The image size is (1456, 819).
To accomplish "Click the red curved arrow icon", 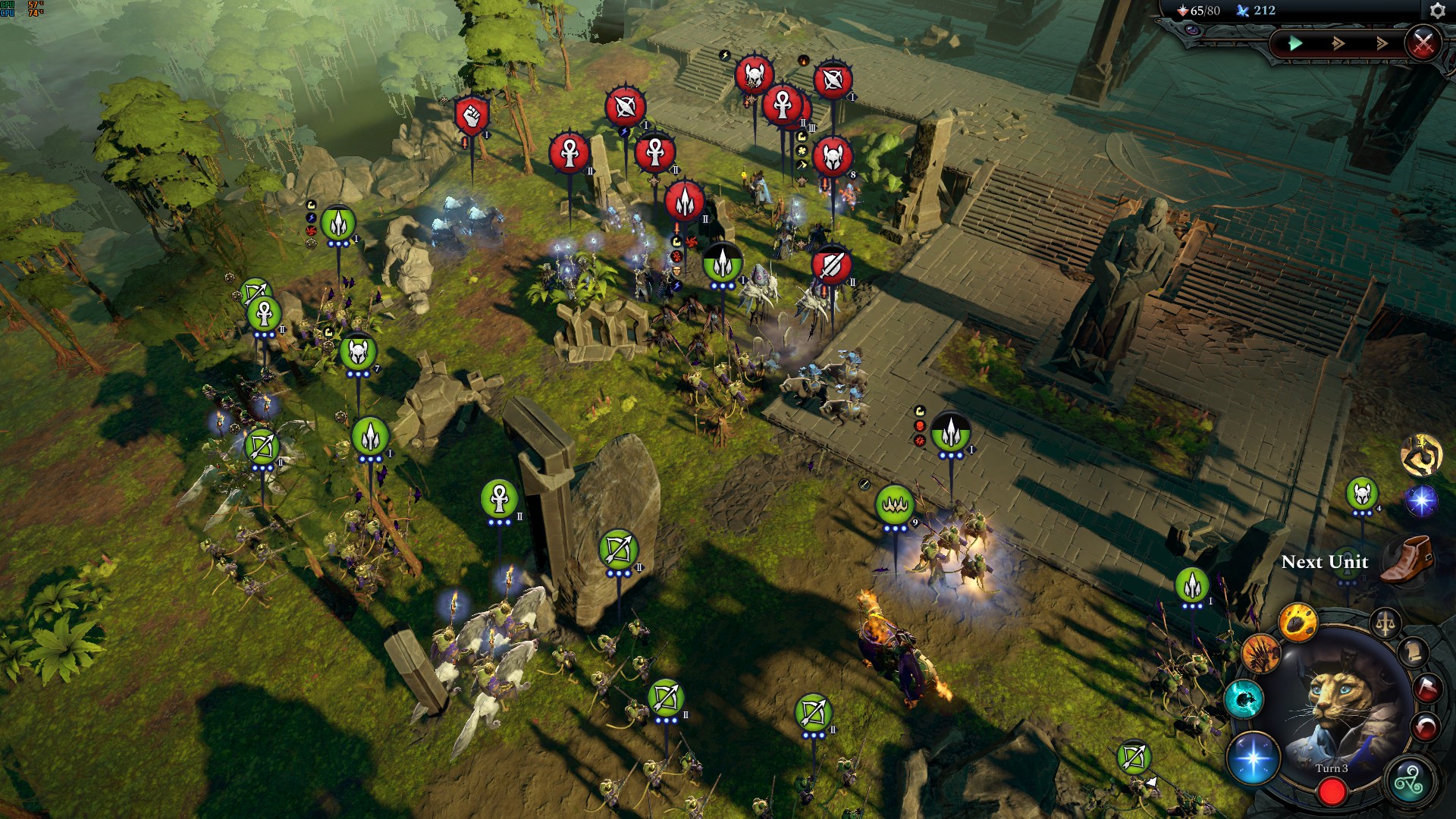I will [1426, 726].
